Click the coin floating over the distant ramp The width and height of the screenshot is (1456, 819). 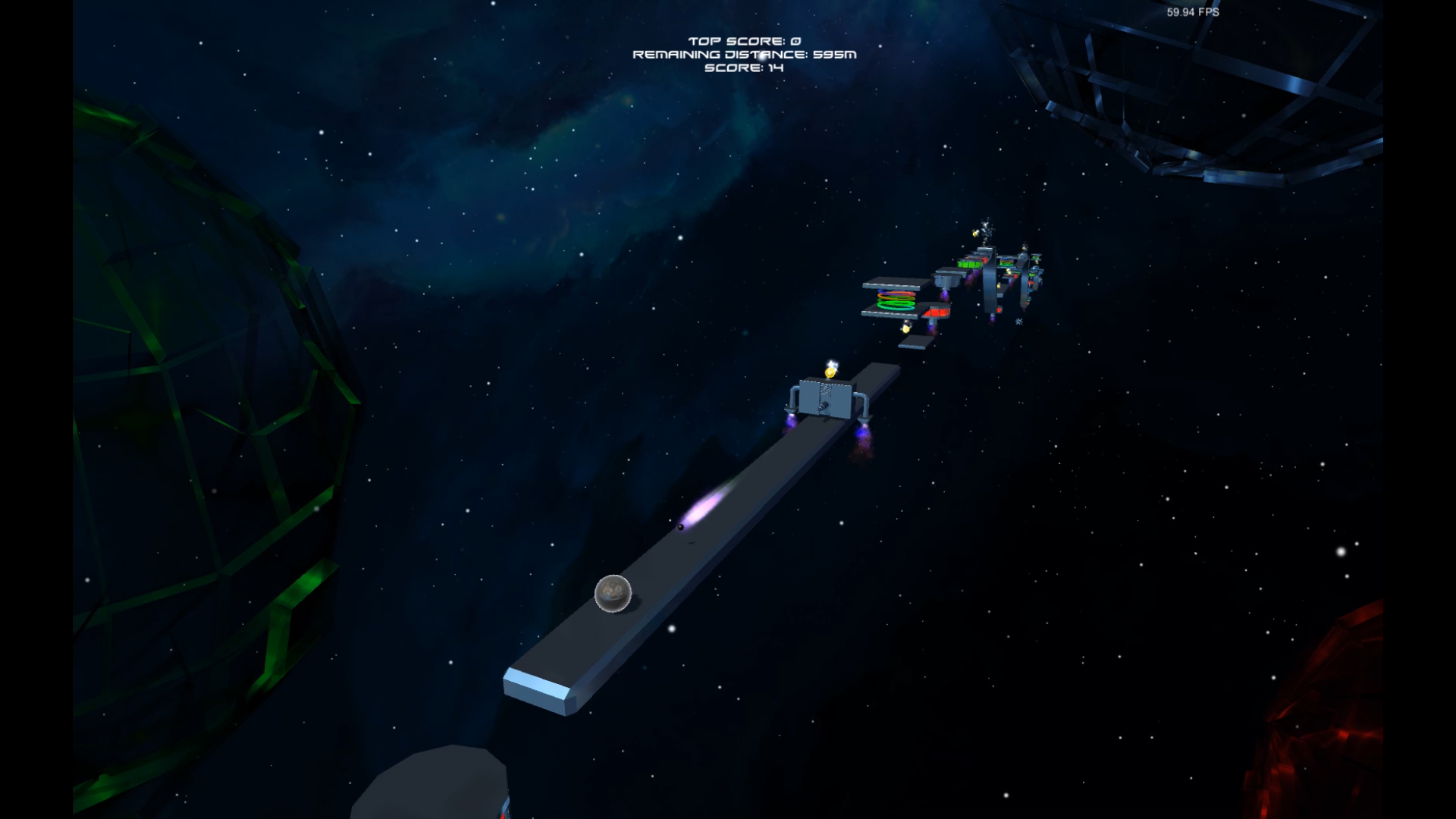(905, 329)
